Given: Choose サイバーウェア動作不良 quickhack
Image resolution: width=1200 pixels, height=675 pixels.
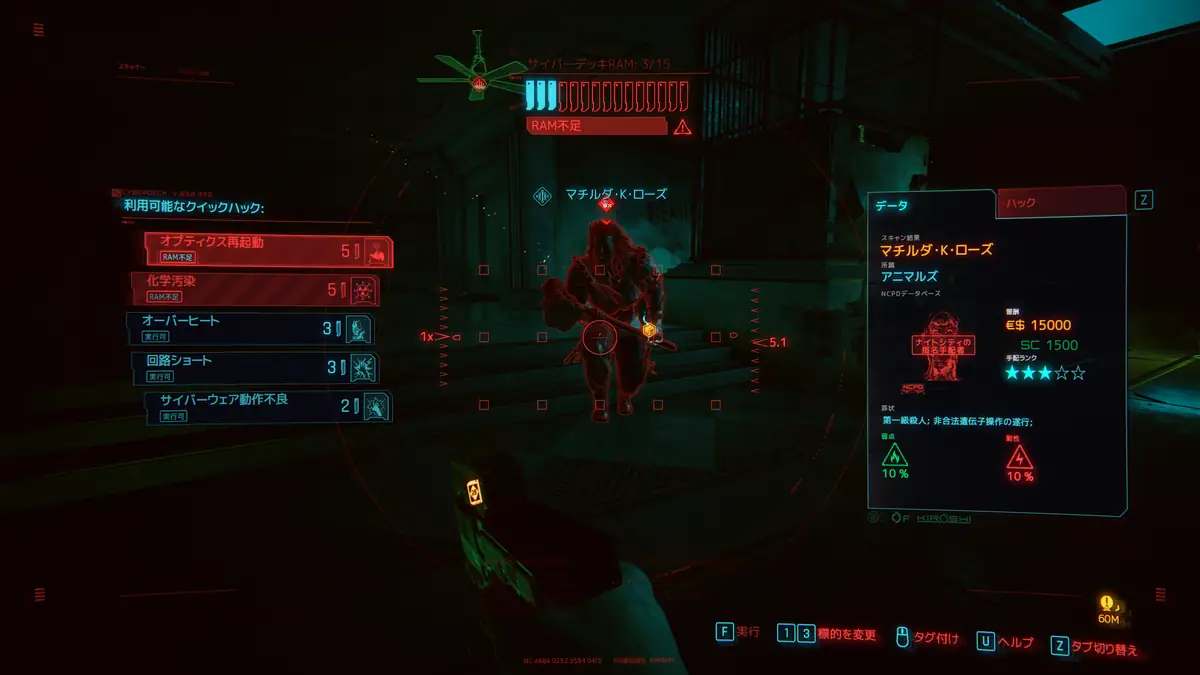Looking at the screenshot, I should (267, 406).
